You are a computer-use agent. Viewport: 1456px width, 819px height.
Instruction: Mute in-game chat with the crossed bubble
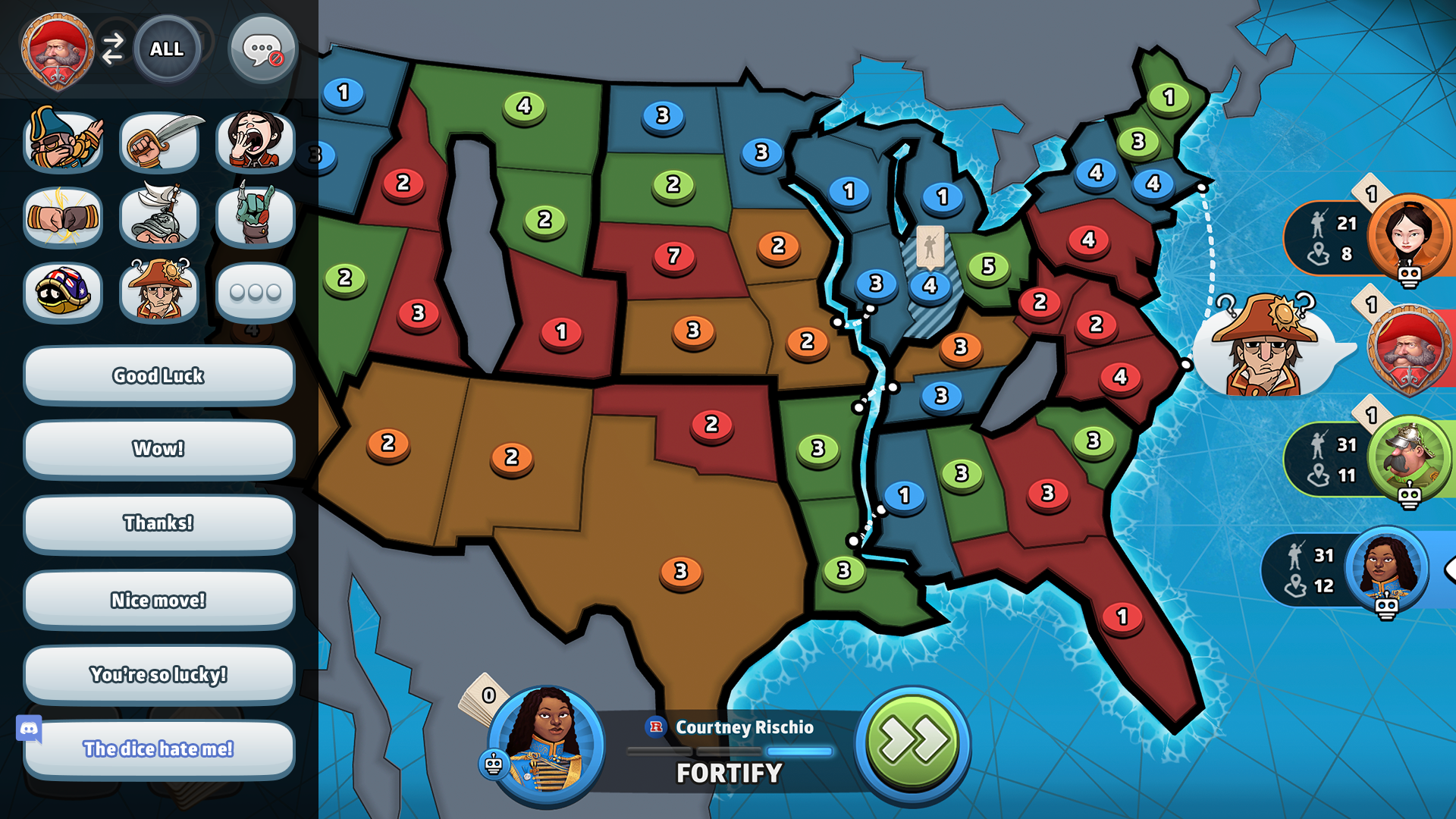click(x=262, y=49)
